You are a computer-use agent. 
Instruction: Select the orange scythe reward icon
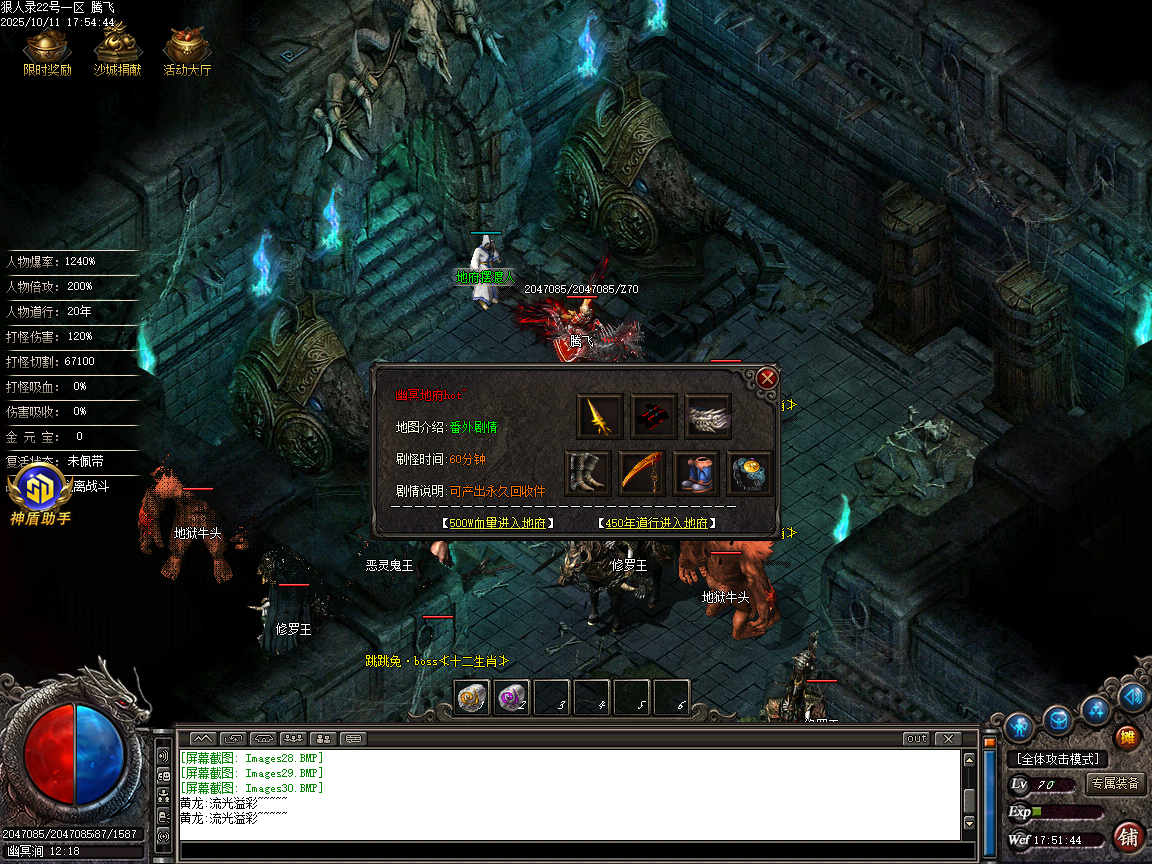click(642, 473)
